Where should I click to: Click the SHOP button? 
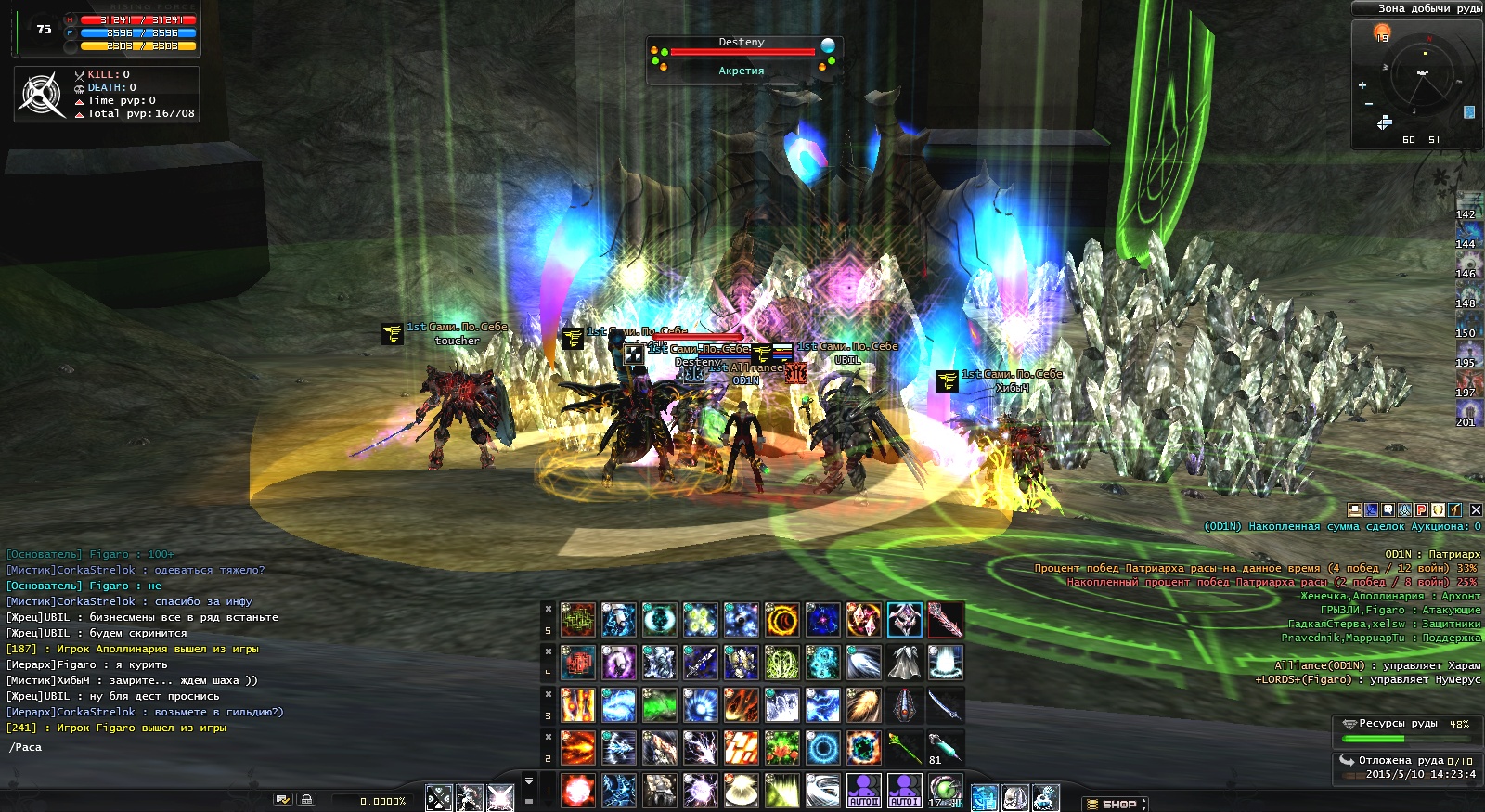pyautogui.click(x=1115, y=804)
